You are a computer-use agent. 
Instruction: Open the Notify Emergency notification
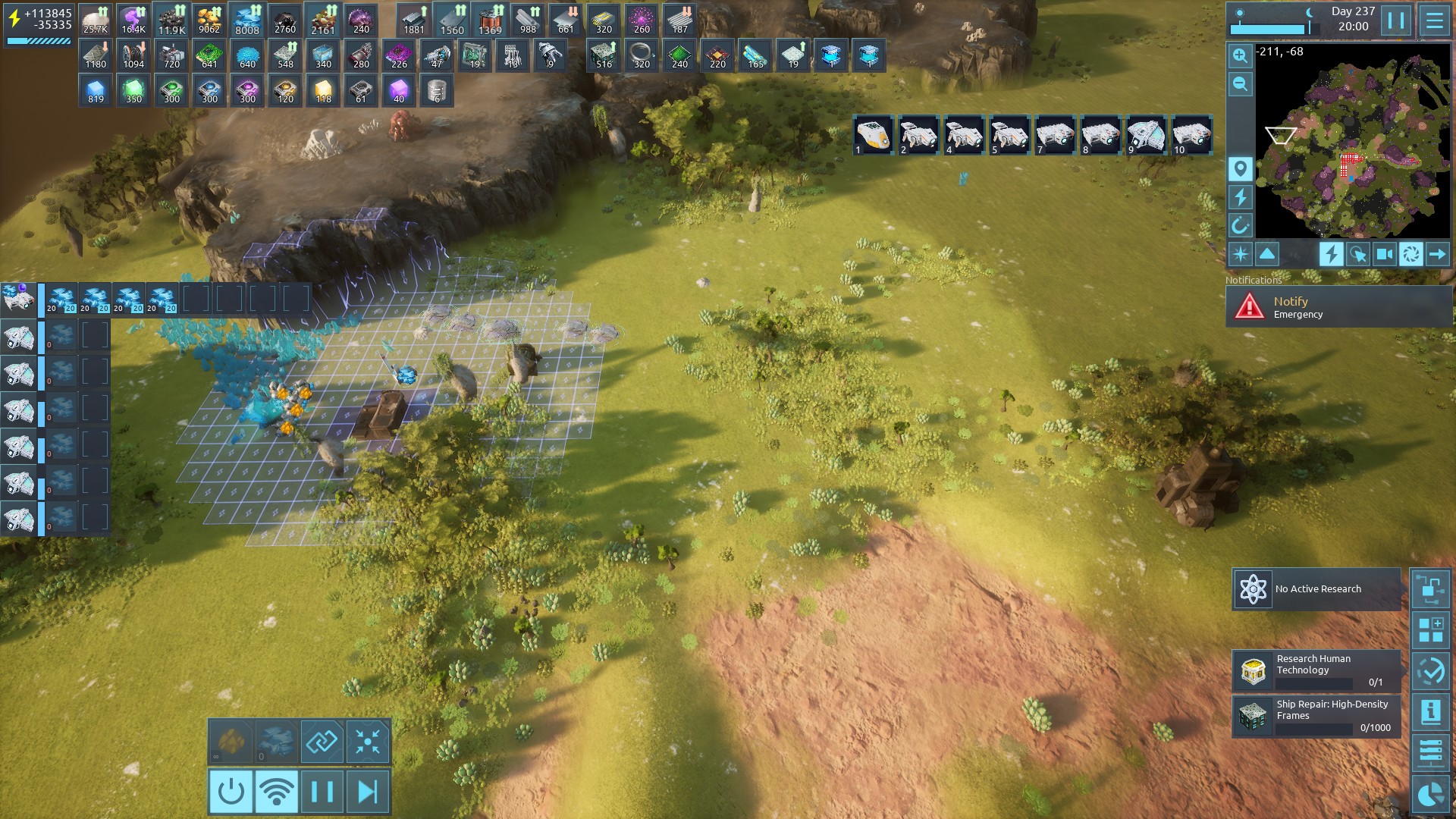click(x=1338, y=307)
